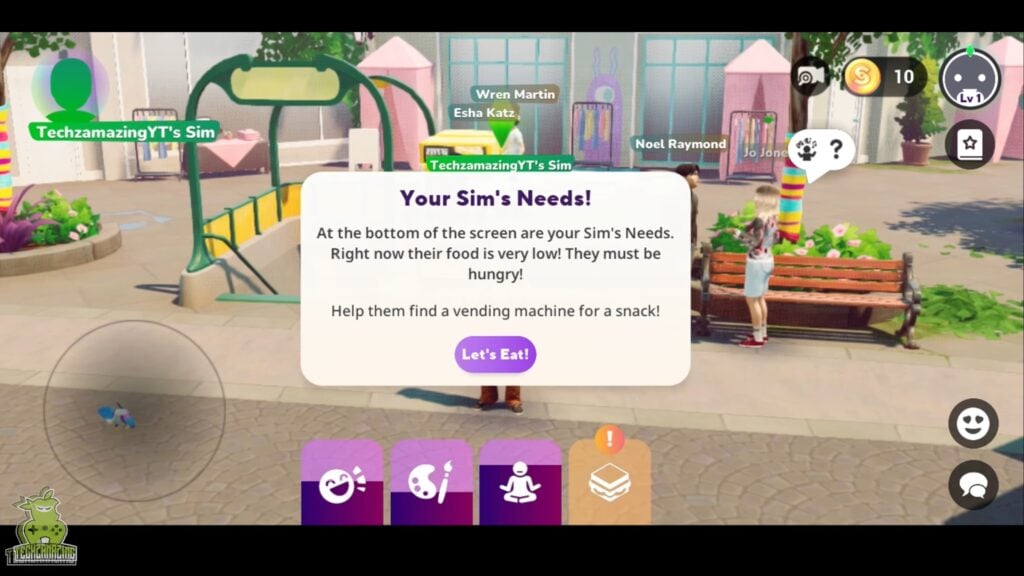Open the chat bubbles button
Image resolution: width=1024 pixels, height=576 pixels.
coord(972,485)
